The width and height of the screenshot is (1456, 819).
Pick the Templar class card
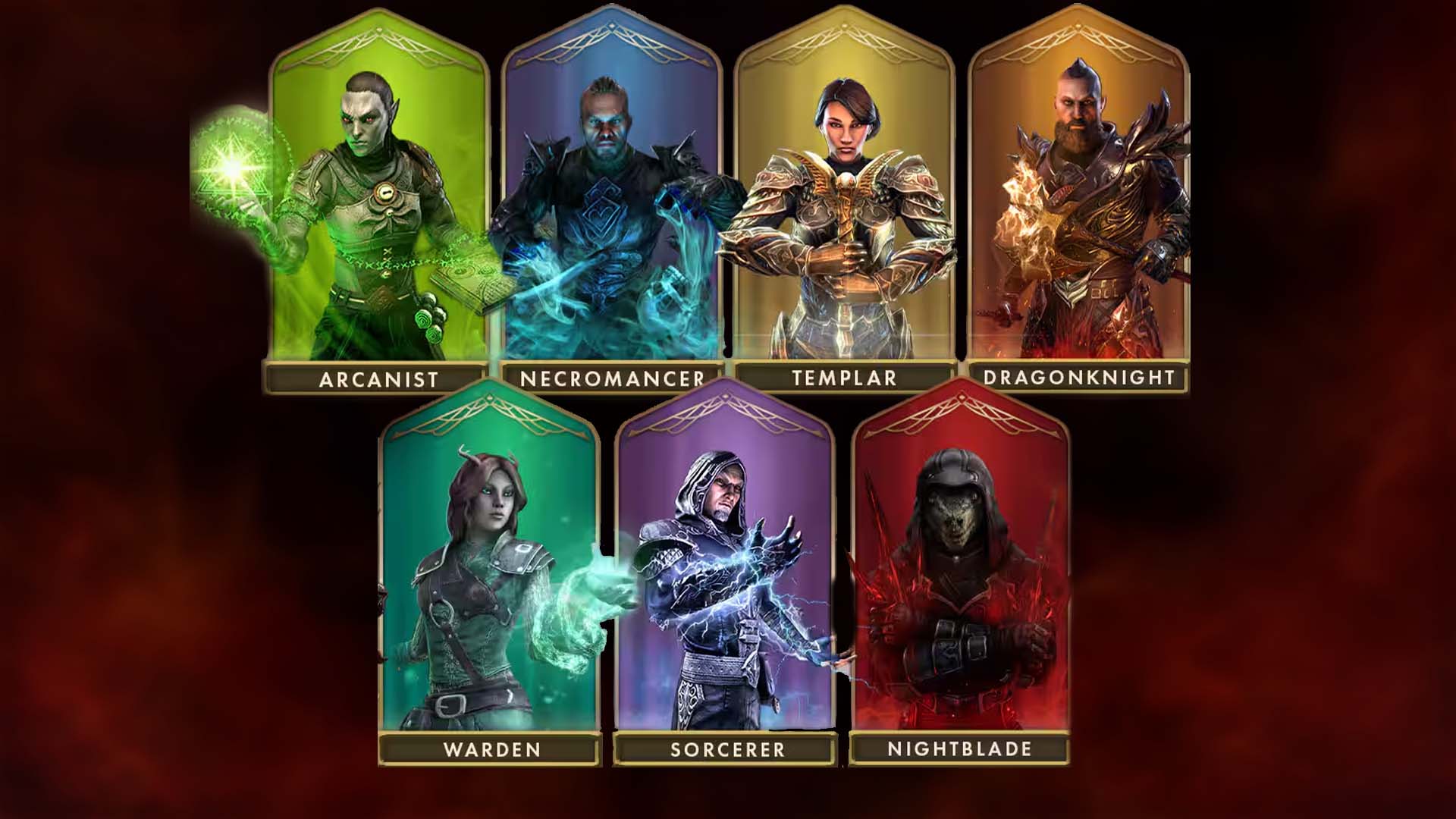(844, 205)
